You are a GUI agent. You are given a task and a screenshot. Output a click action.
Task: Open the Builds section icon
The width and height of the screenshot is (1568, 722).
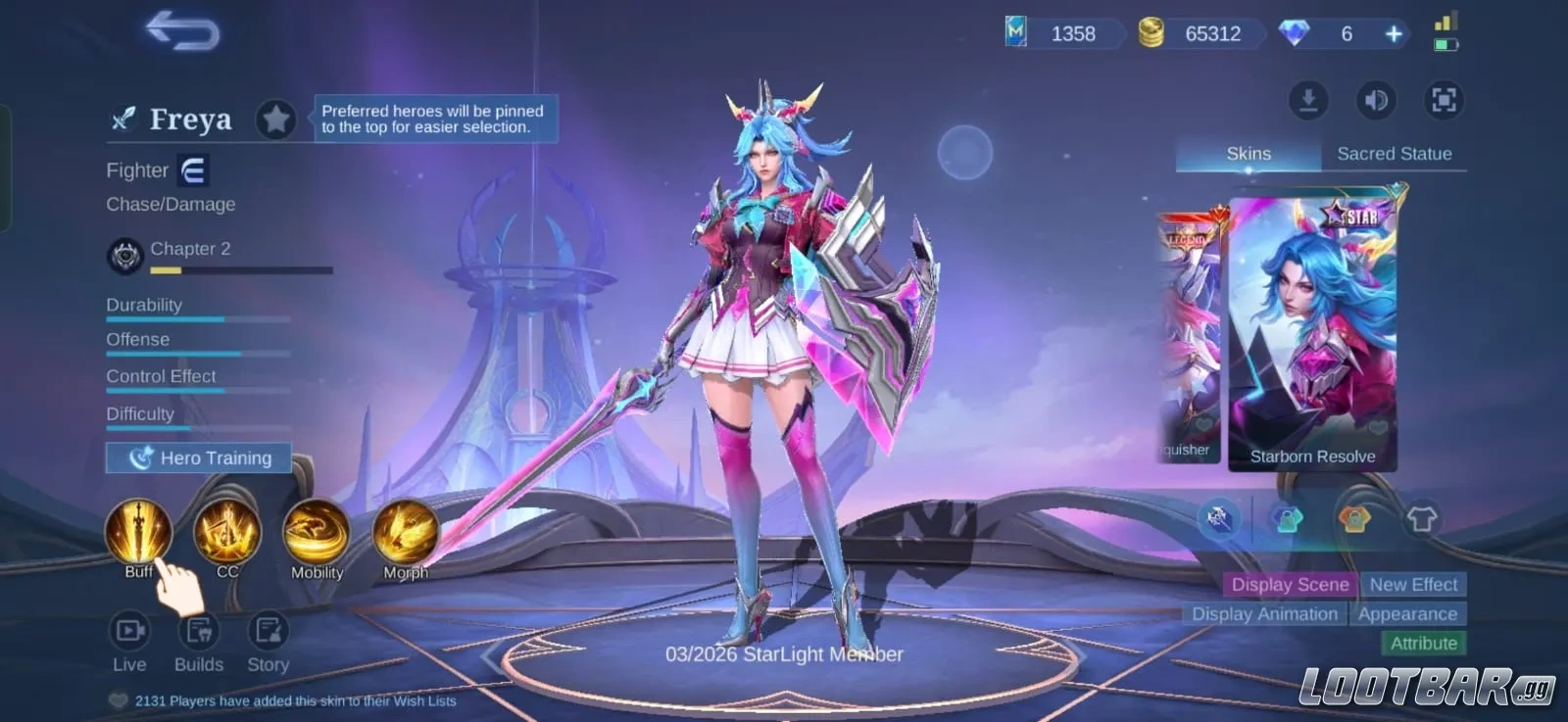click(x=199, y=632)
